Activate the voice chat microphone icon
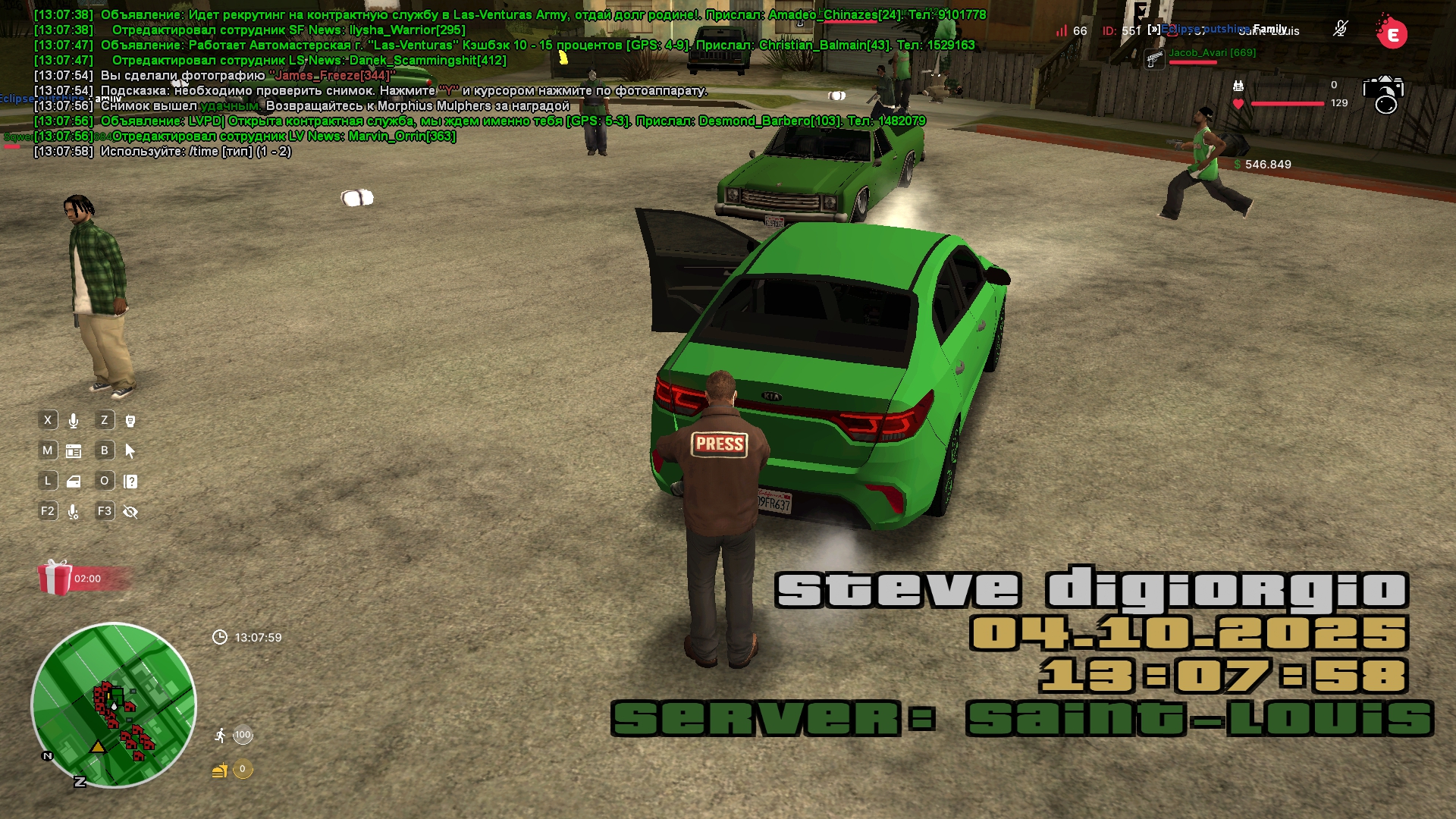Image resolution: width=1456 pixels, height=819 pixels. pyautogui.click(x=74, y=421)
